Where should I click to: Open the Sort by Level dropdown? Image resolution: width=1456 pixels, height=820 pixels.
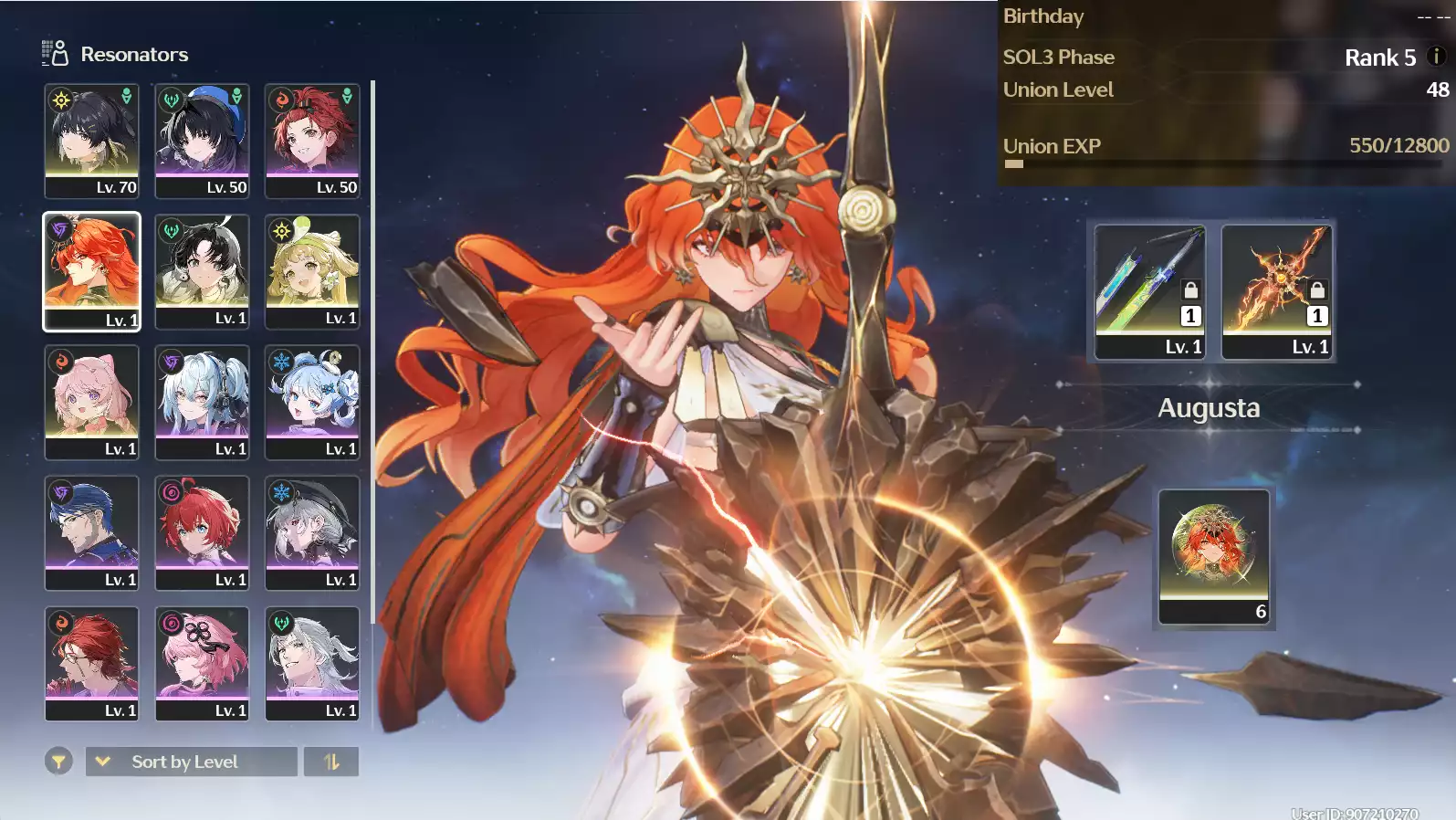[x=192, y=762]
